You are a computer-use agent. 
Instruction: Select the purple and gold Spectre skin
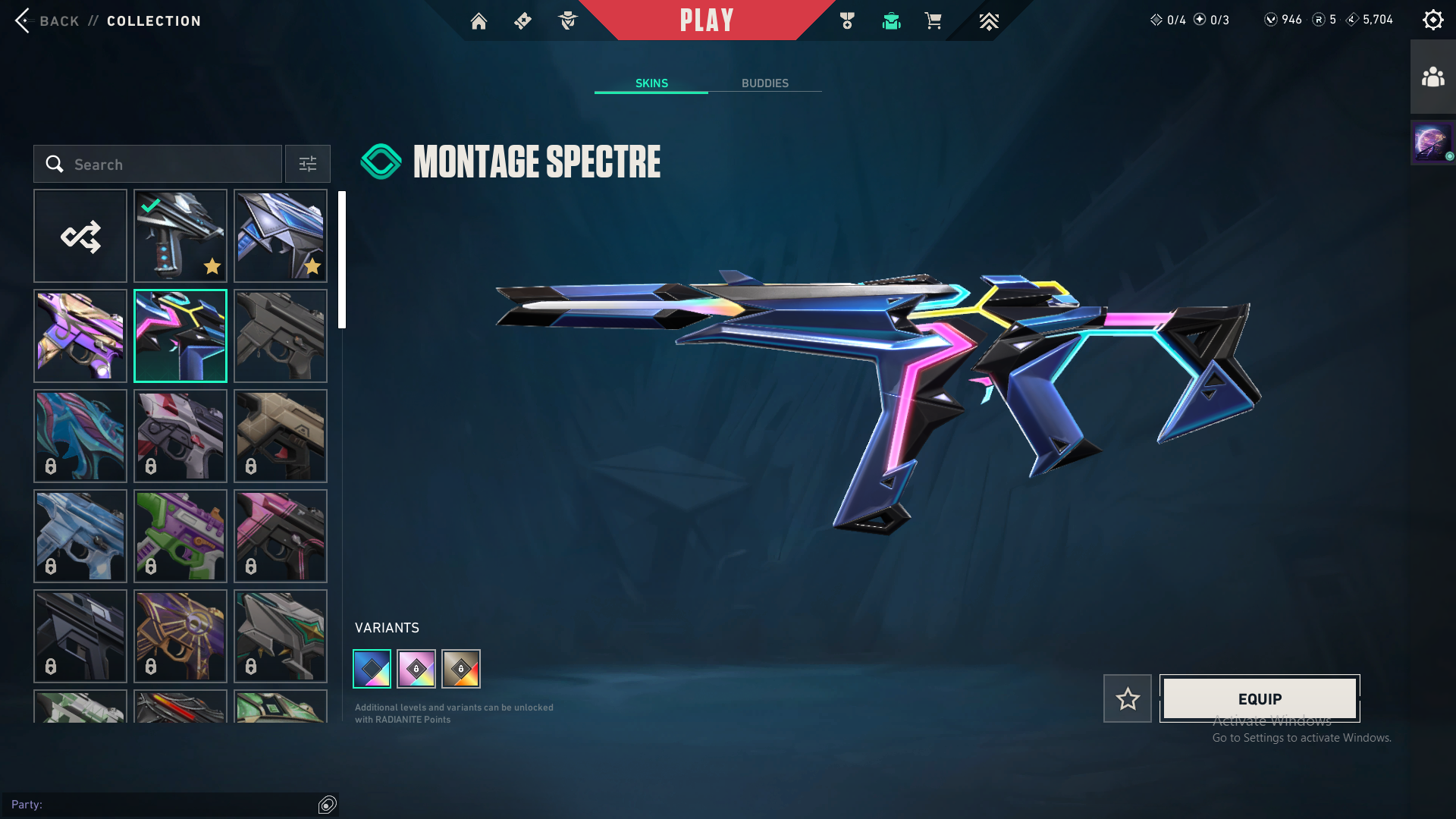pyautogui.click(x=80, y=336)
